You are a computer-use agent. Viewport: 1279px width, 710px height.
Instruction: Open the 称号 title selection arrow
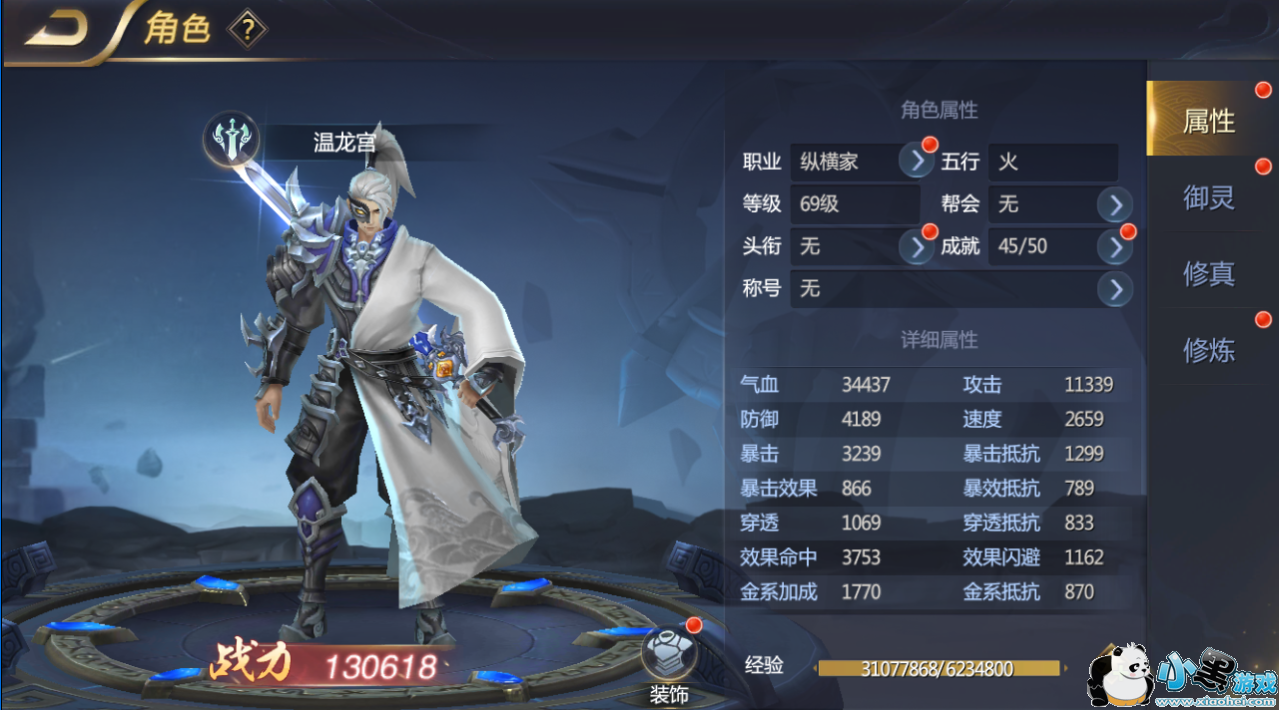pyautogui.click(x=1114, y=289)
